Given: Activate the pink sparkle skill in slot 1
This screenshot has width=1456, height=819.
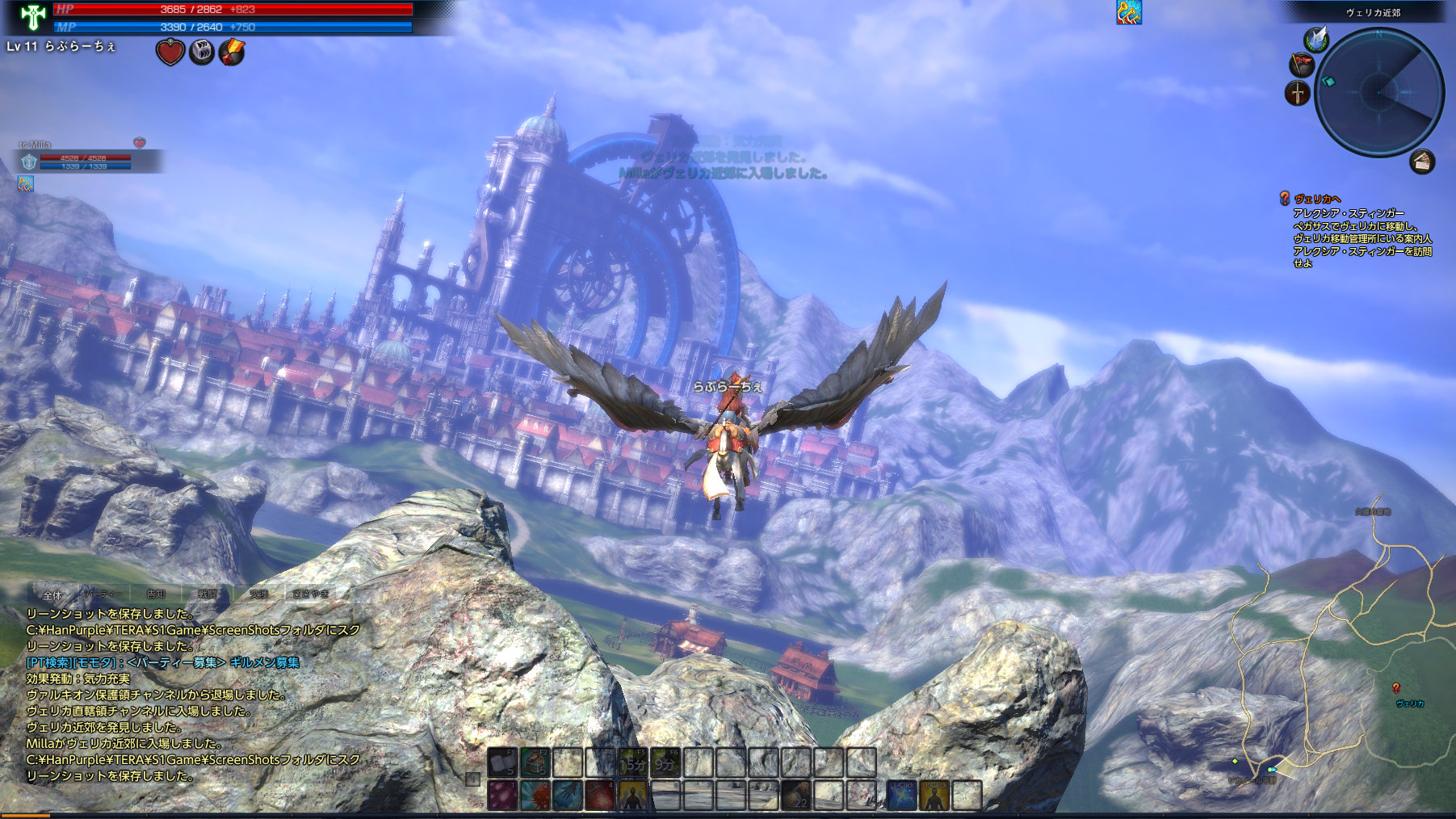Looking at the screenshot, I should pyautogui.click(x=502, y=796).
